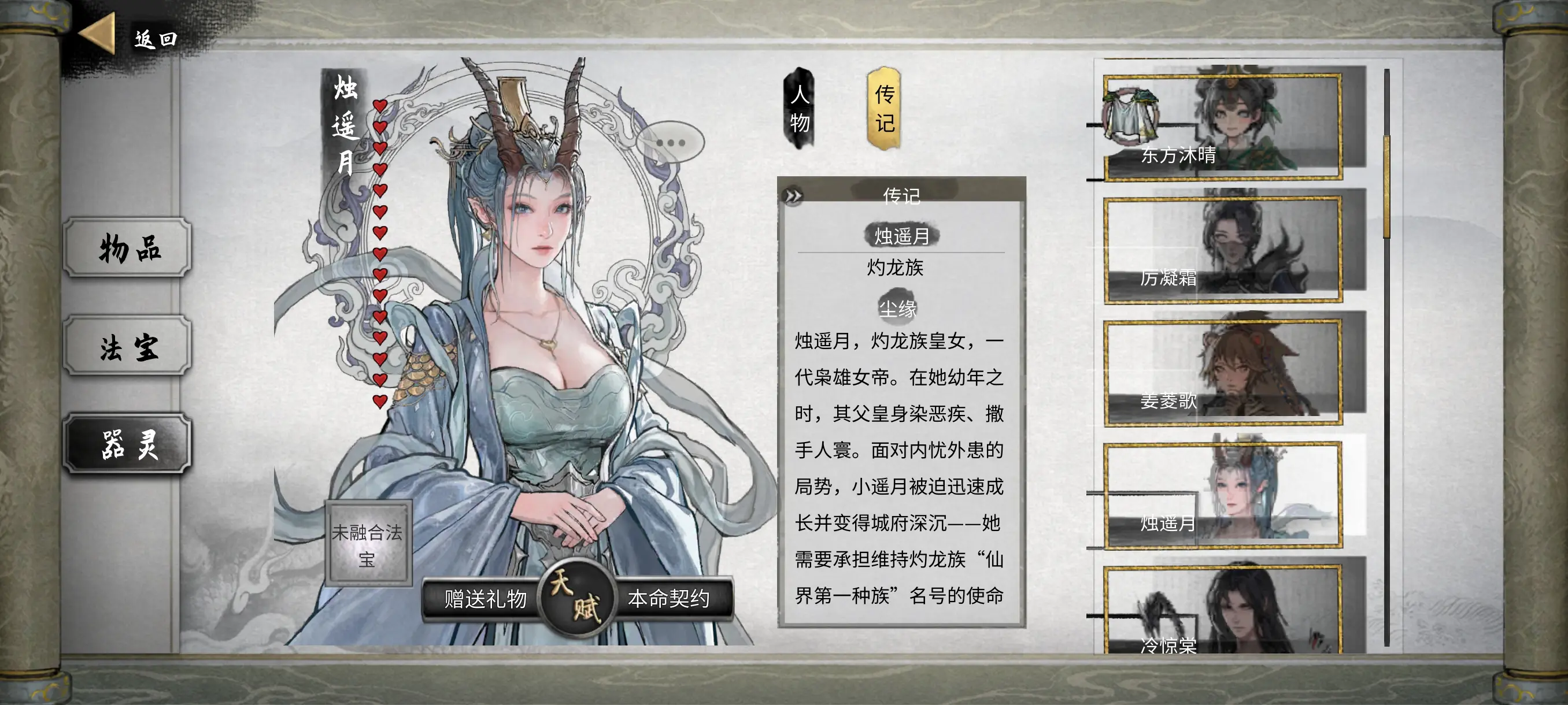The height and width of the screenshot is (705, 1568).
Task: Switch to the 人物 character tab
Action: (x=799, y=109)
